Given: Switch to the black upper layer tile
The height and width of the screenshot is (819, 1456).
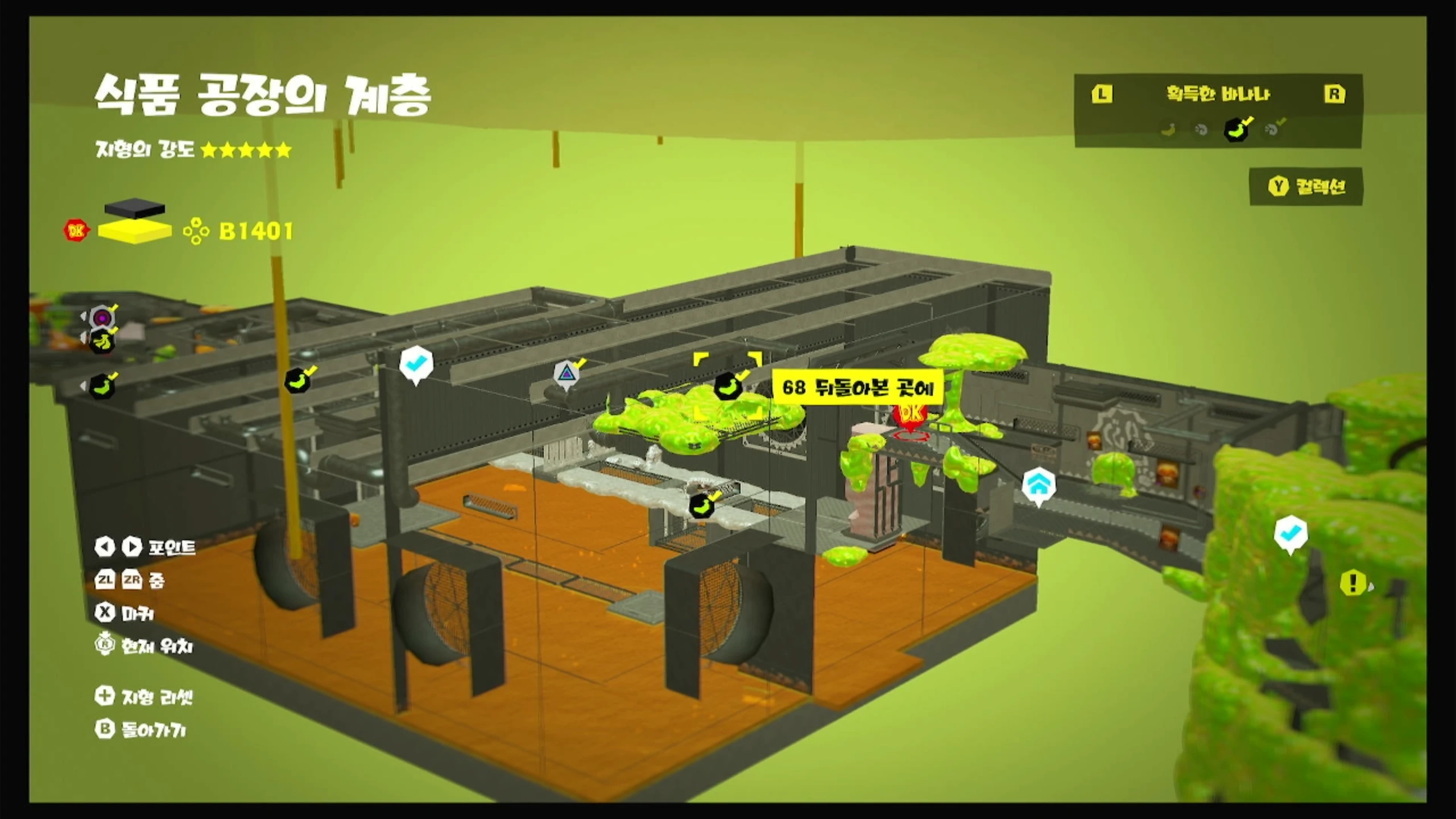Looking at the screenshot, I should tap(135, 208).
